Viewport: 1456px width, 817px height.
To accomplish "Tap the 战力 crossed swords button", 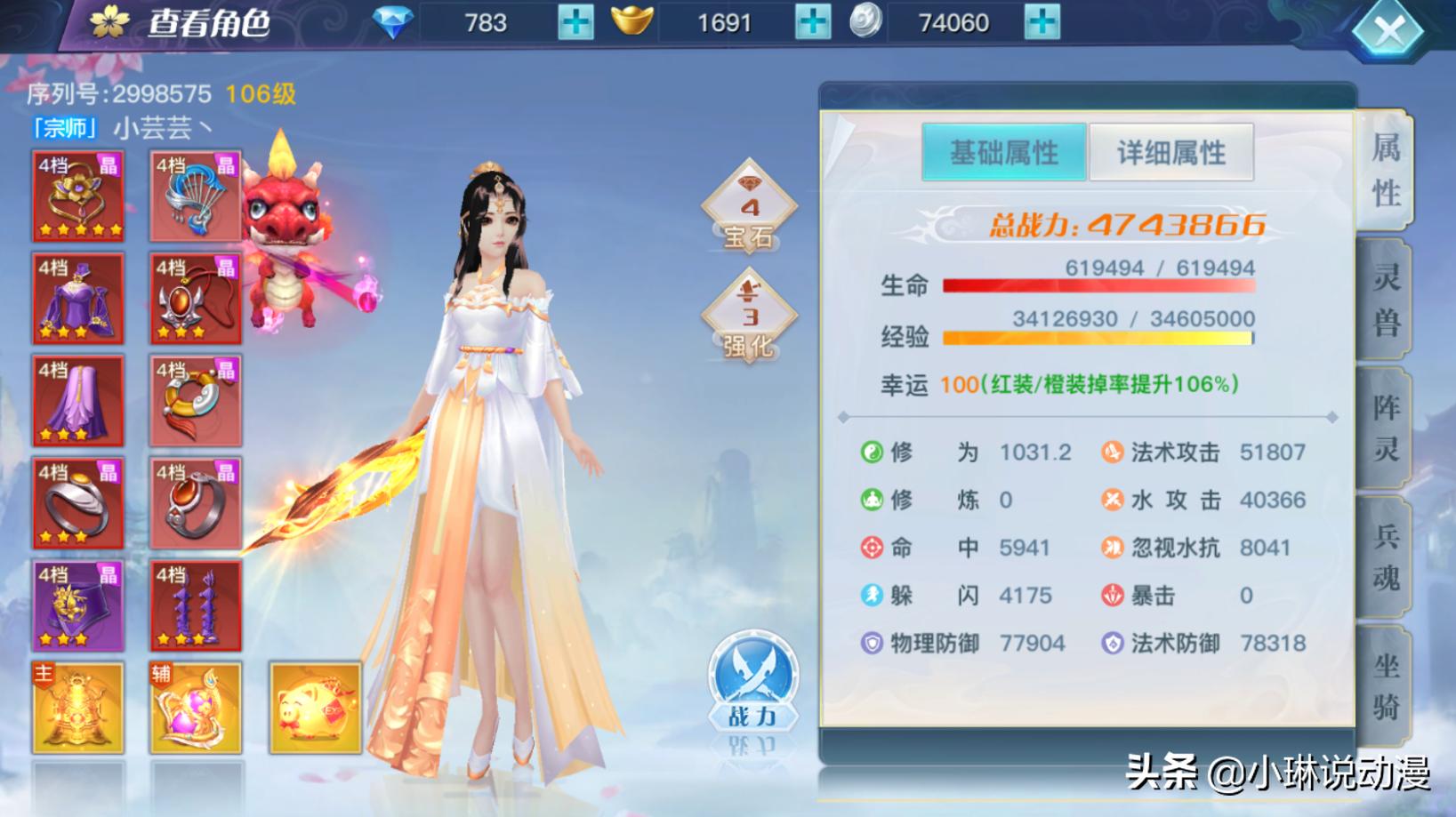I will (x=752, y=682).
